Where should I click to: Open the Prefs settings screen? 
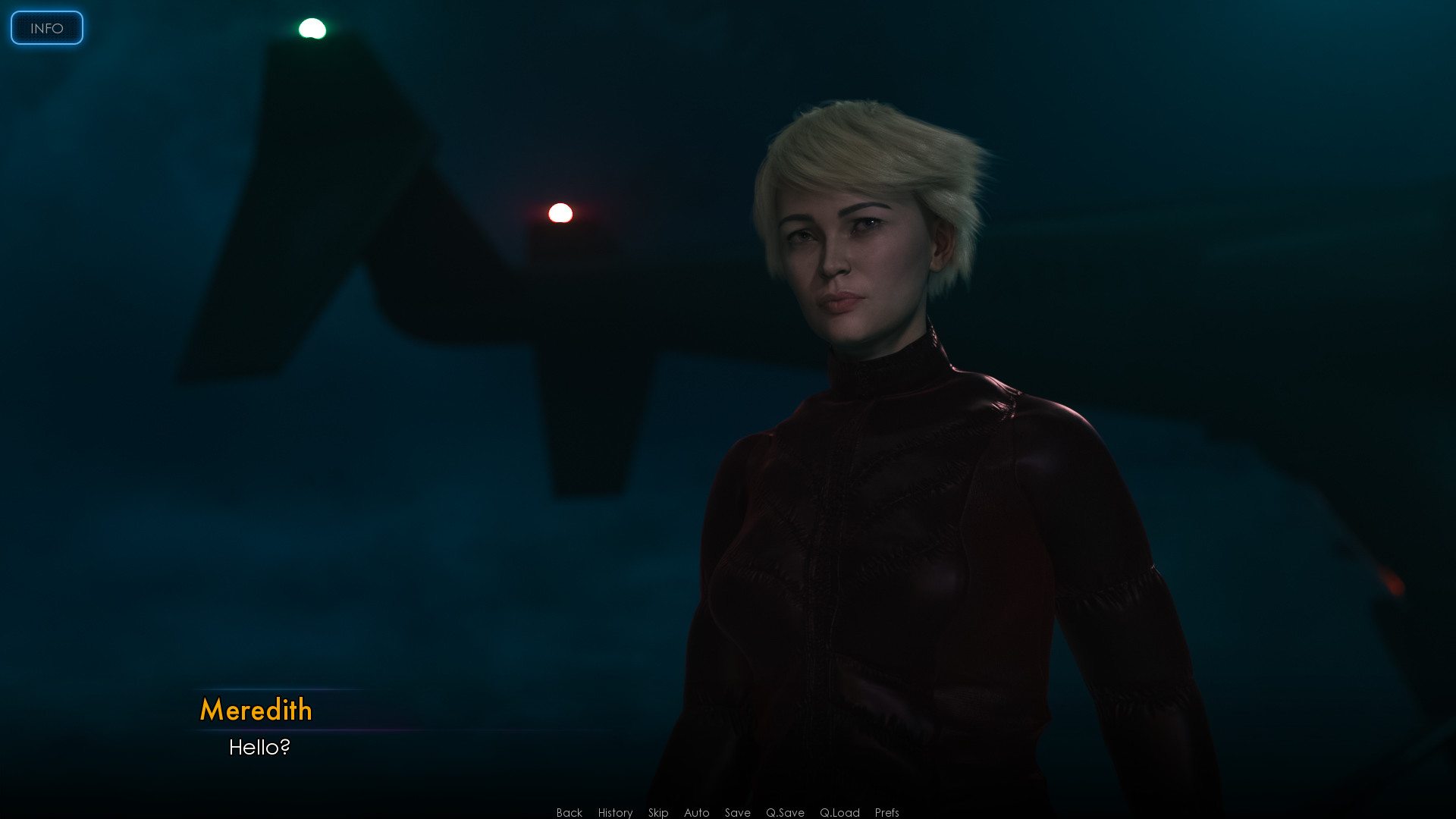coord(886,812)
